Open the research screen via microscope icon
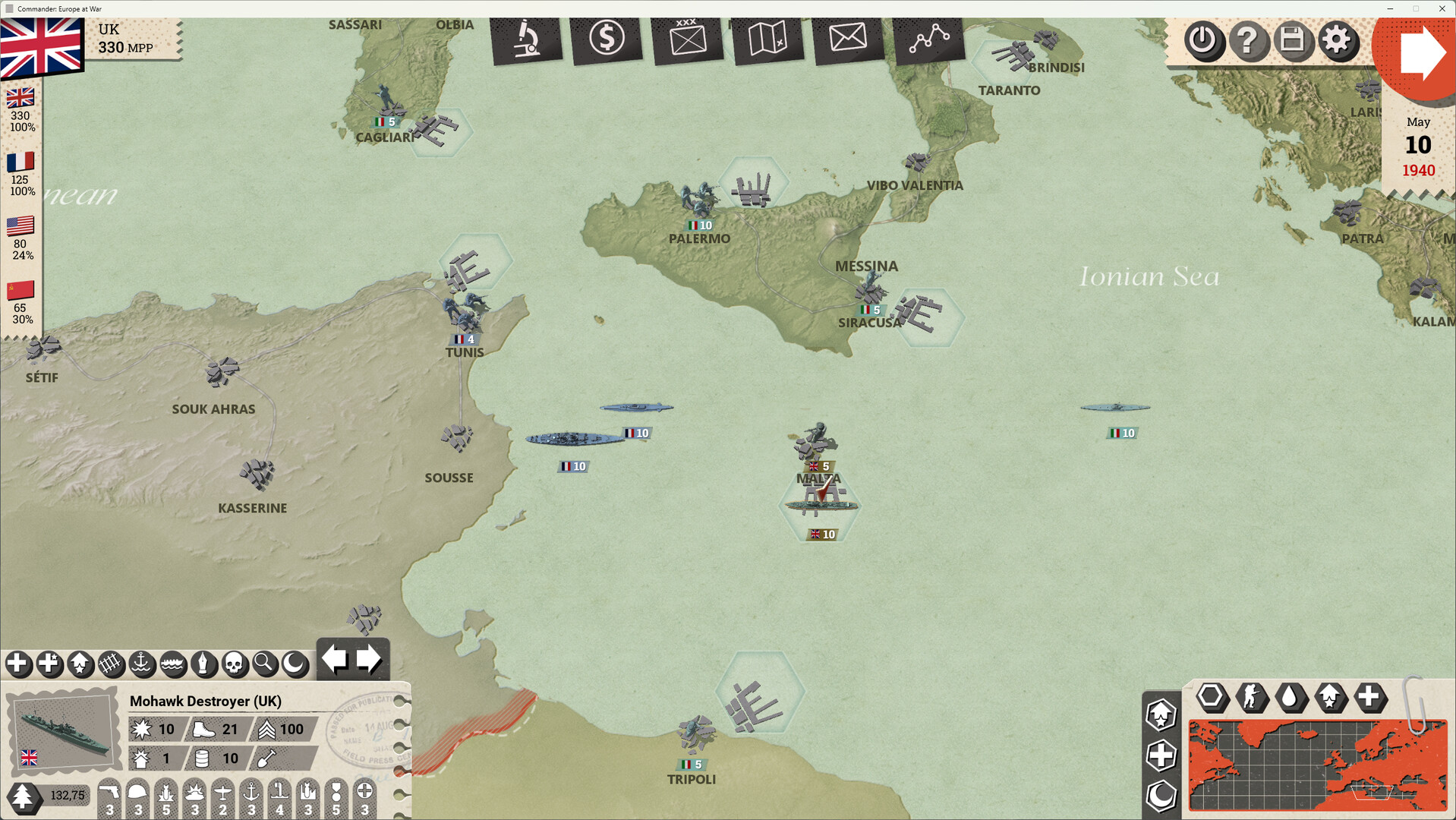Screen dimensions: 1456x820 (x=528, y=39)
